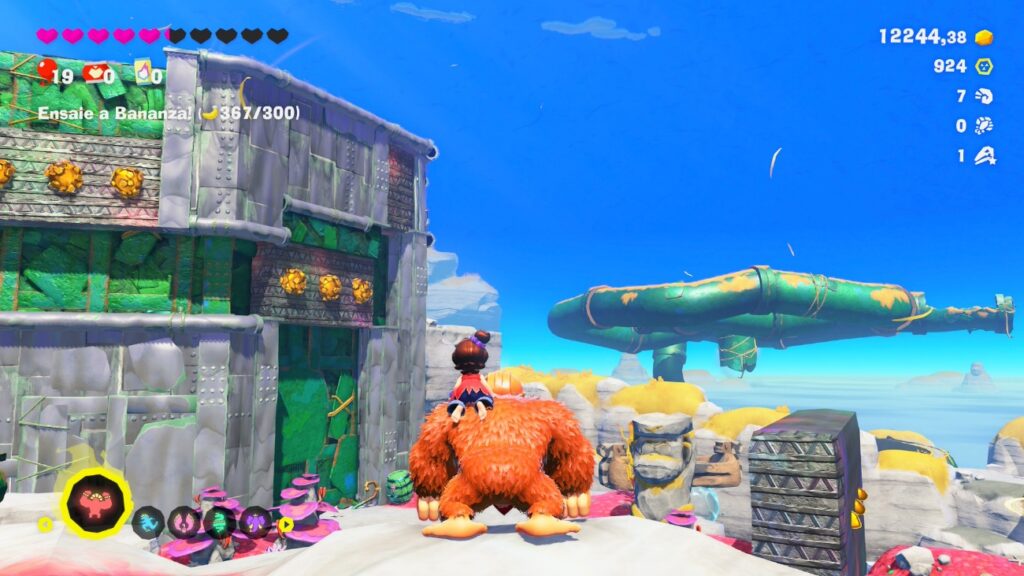
Task: Select the Banandium chip hexagon icon
Action: pos(985,67)
